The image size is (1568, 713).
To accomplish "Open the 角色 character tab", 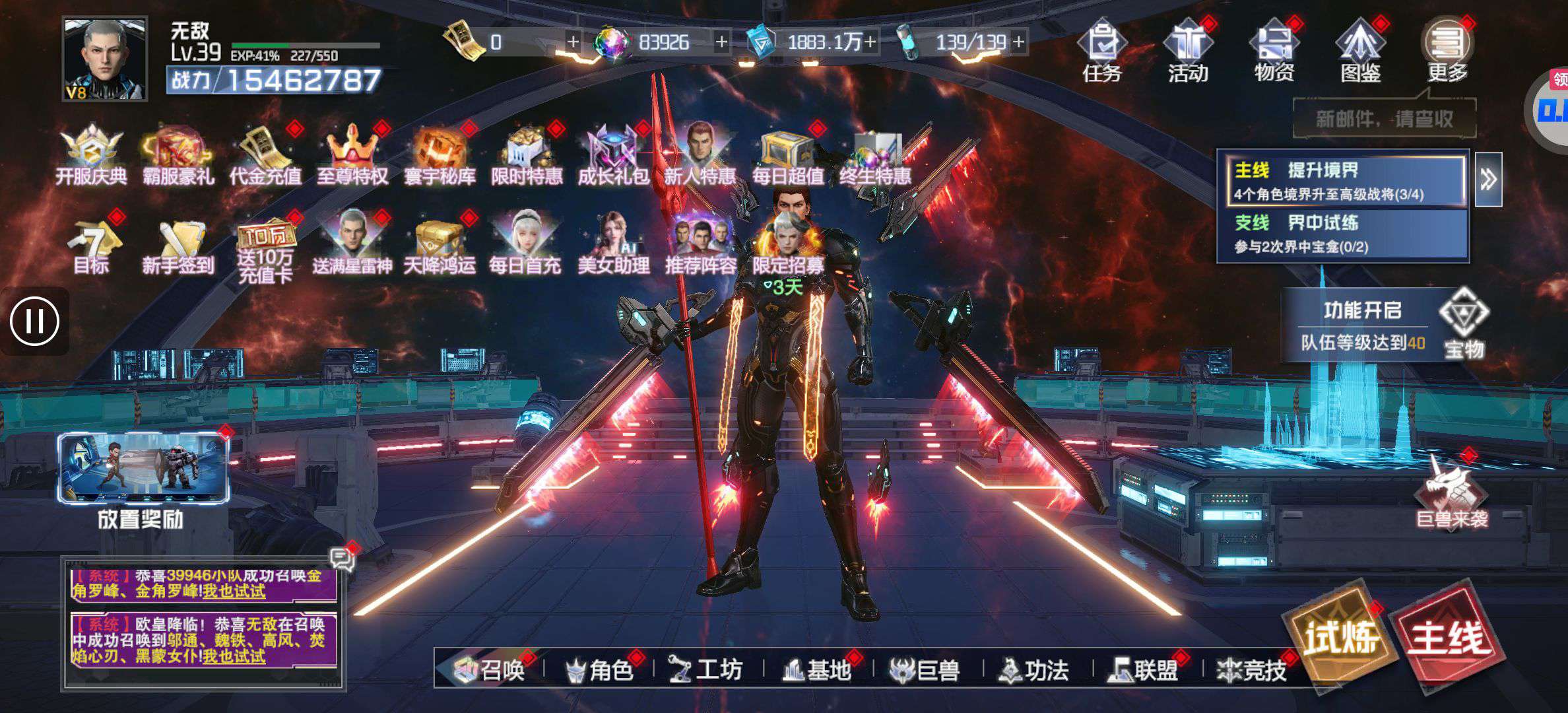I will [x=600, y=670].
